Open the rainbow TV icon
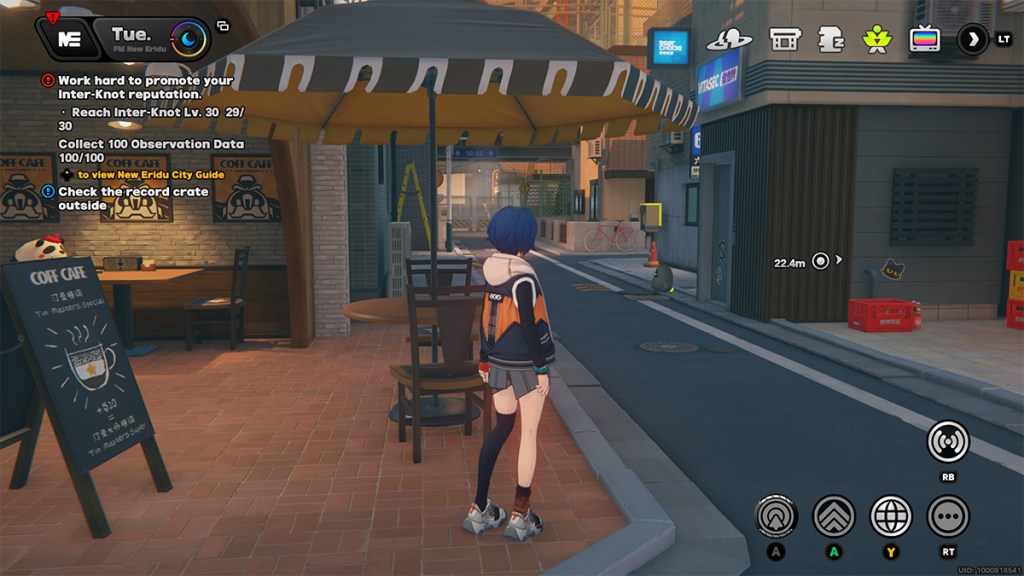Image resolution: width=1024 pixels, height=576 pixels. tap(924, 40)
